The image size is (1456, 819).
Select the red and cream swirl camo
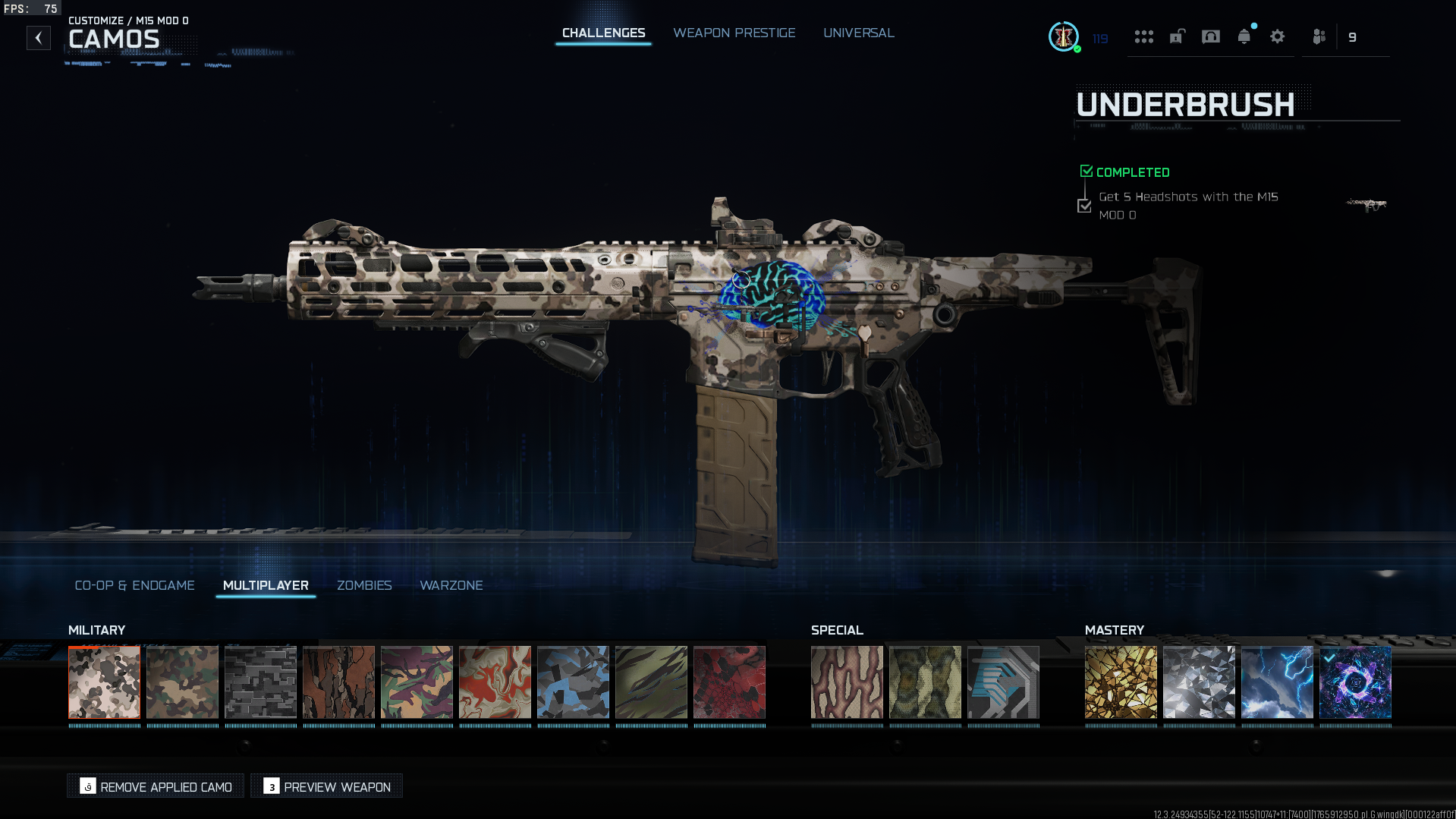tap(495, 682)
